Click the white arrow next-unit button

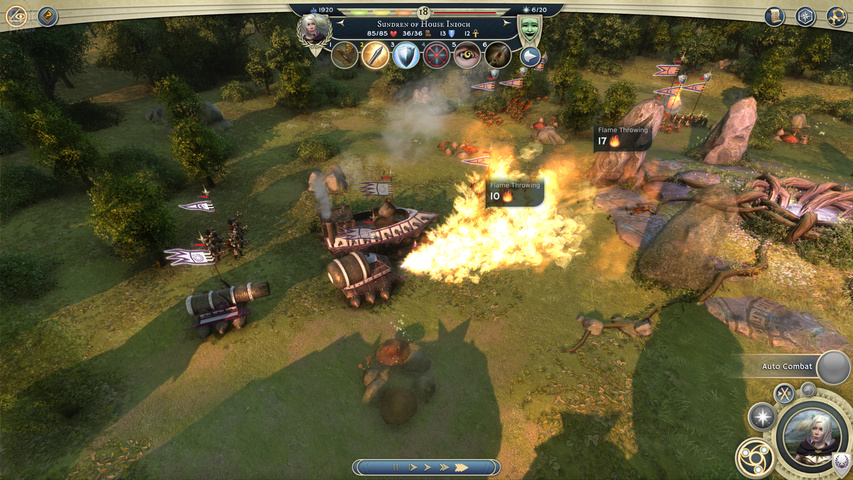tap(529, 57)
